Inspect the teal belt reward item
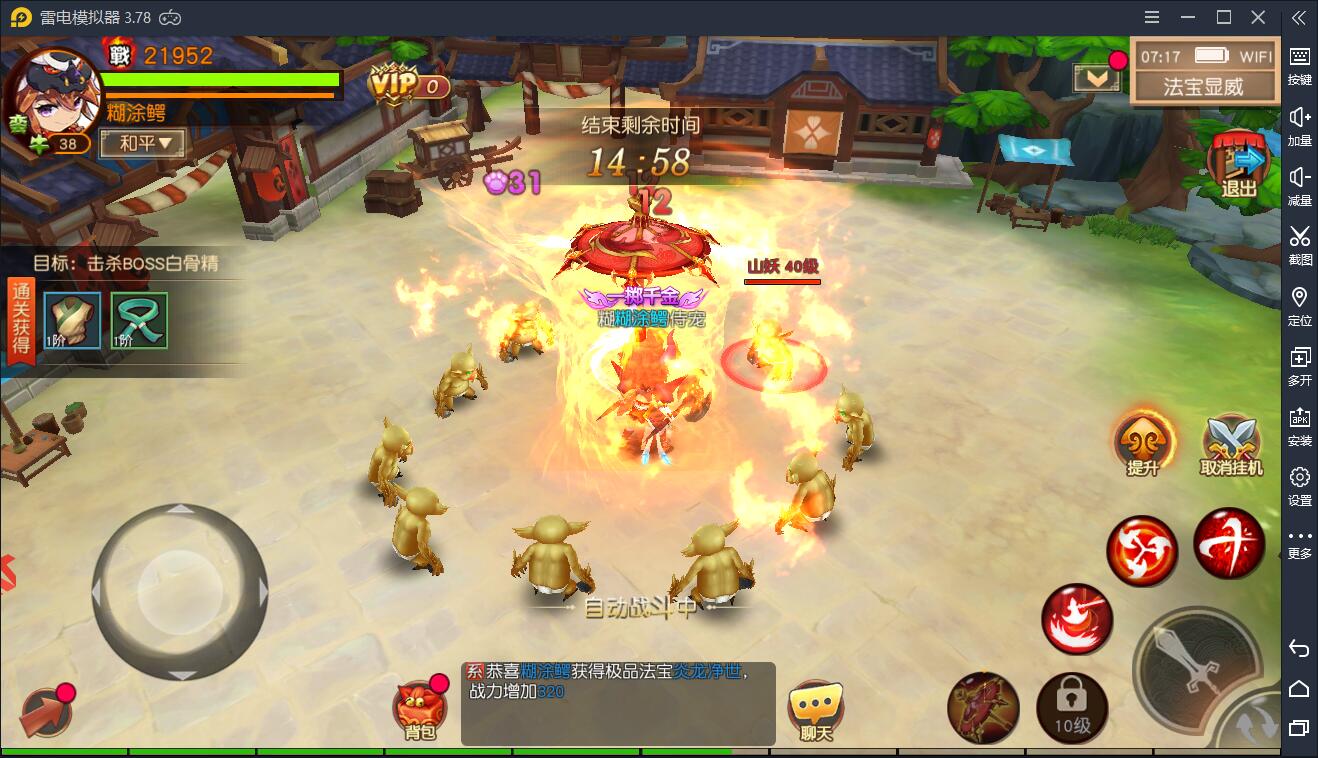The width and height of the screenshot is (1318, 758). [139, 321]
